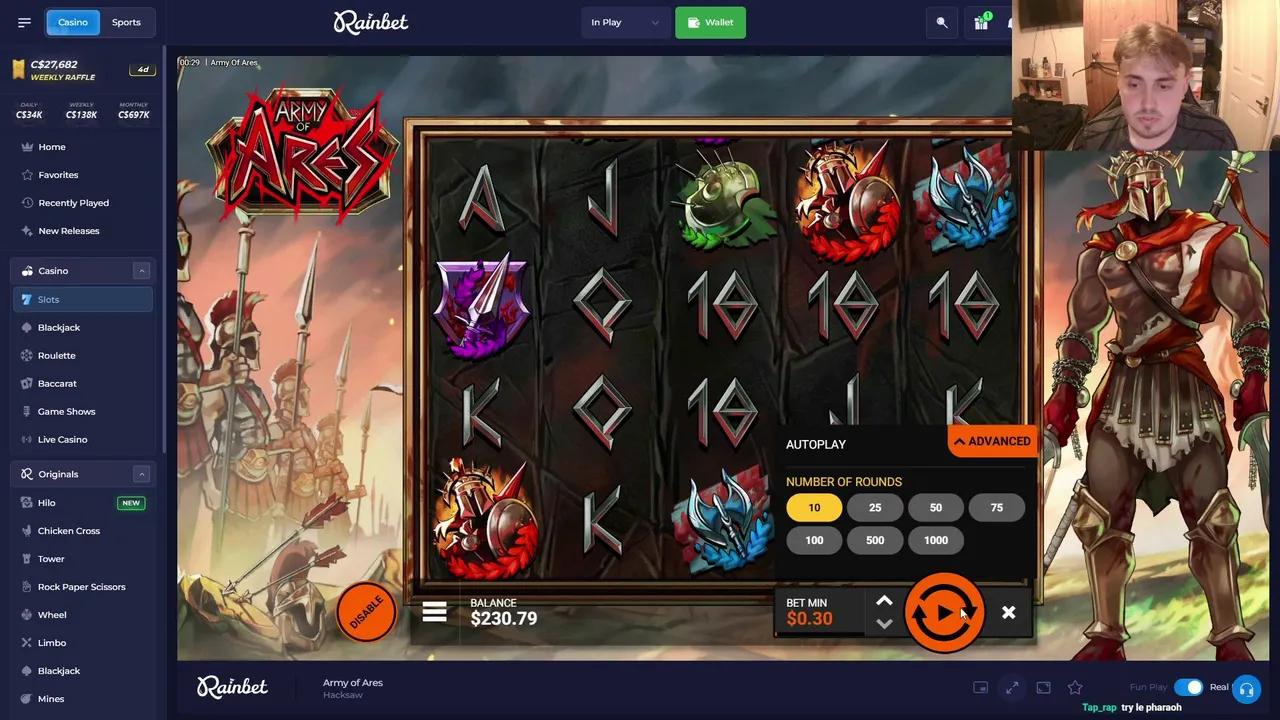
Task: Collapse the Advanced autoplay options
Action: click(x=992, y=441)
